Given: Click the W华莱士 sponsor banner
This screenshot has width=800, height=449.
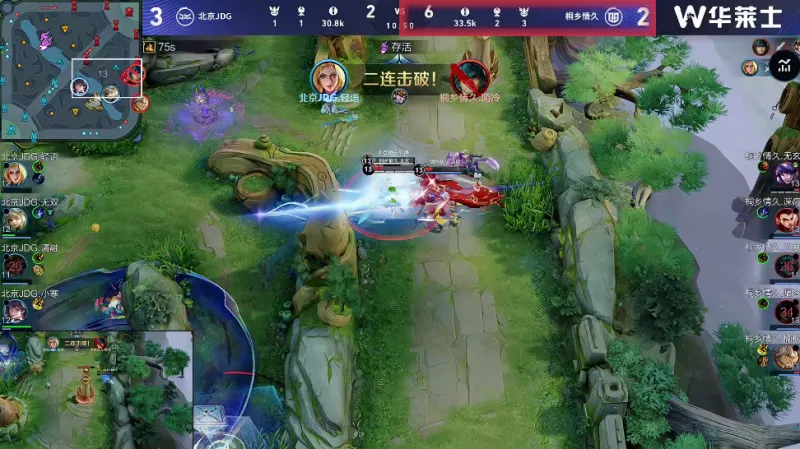Looking at the screenshot, I should 727,17.
